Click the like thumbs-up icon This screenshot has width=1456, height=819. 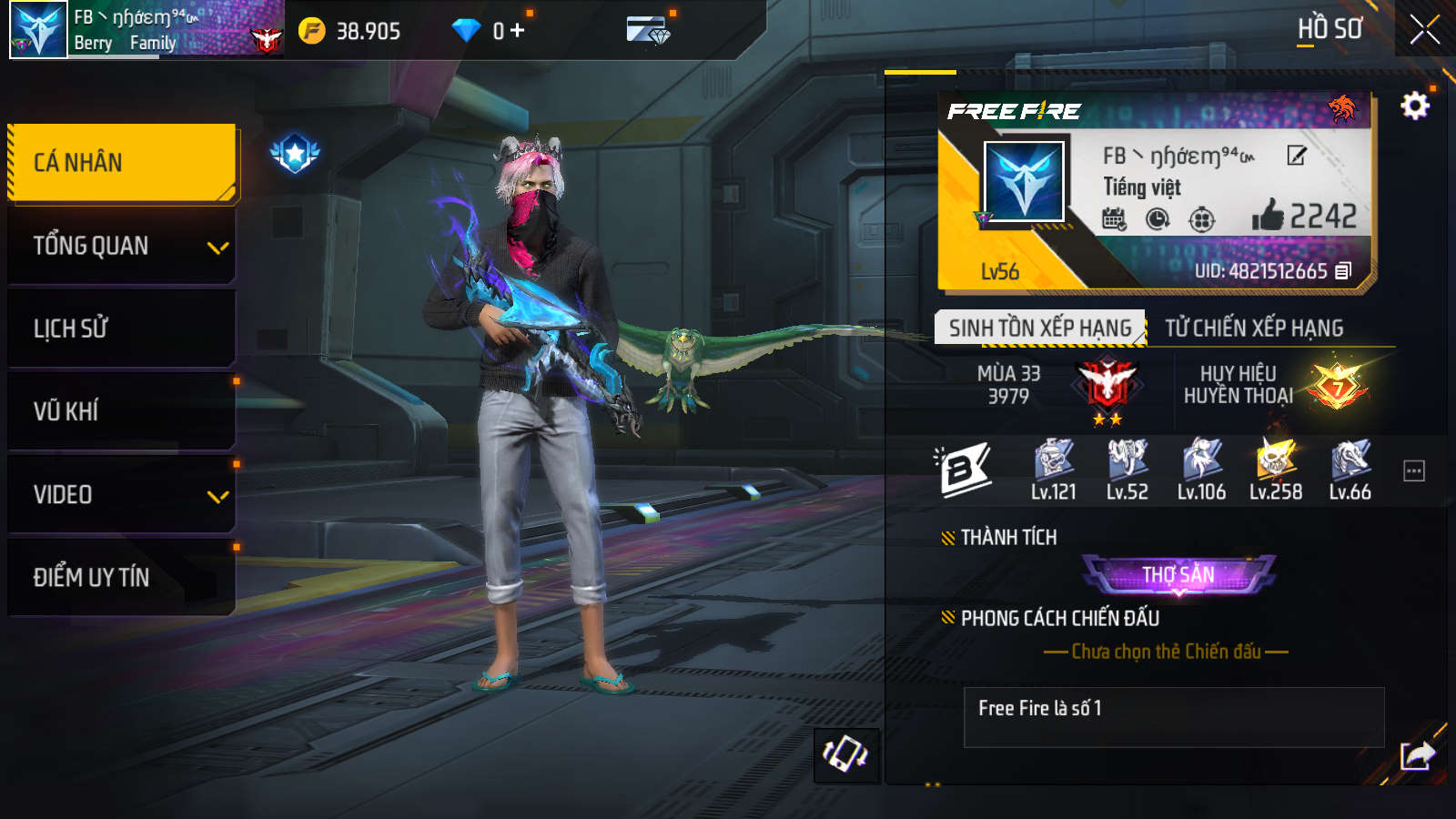point(1267,216)
